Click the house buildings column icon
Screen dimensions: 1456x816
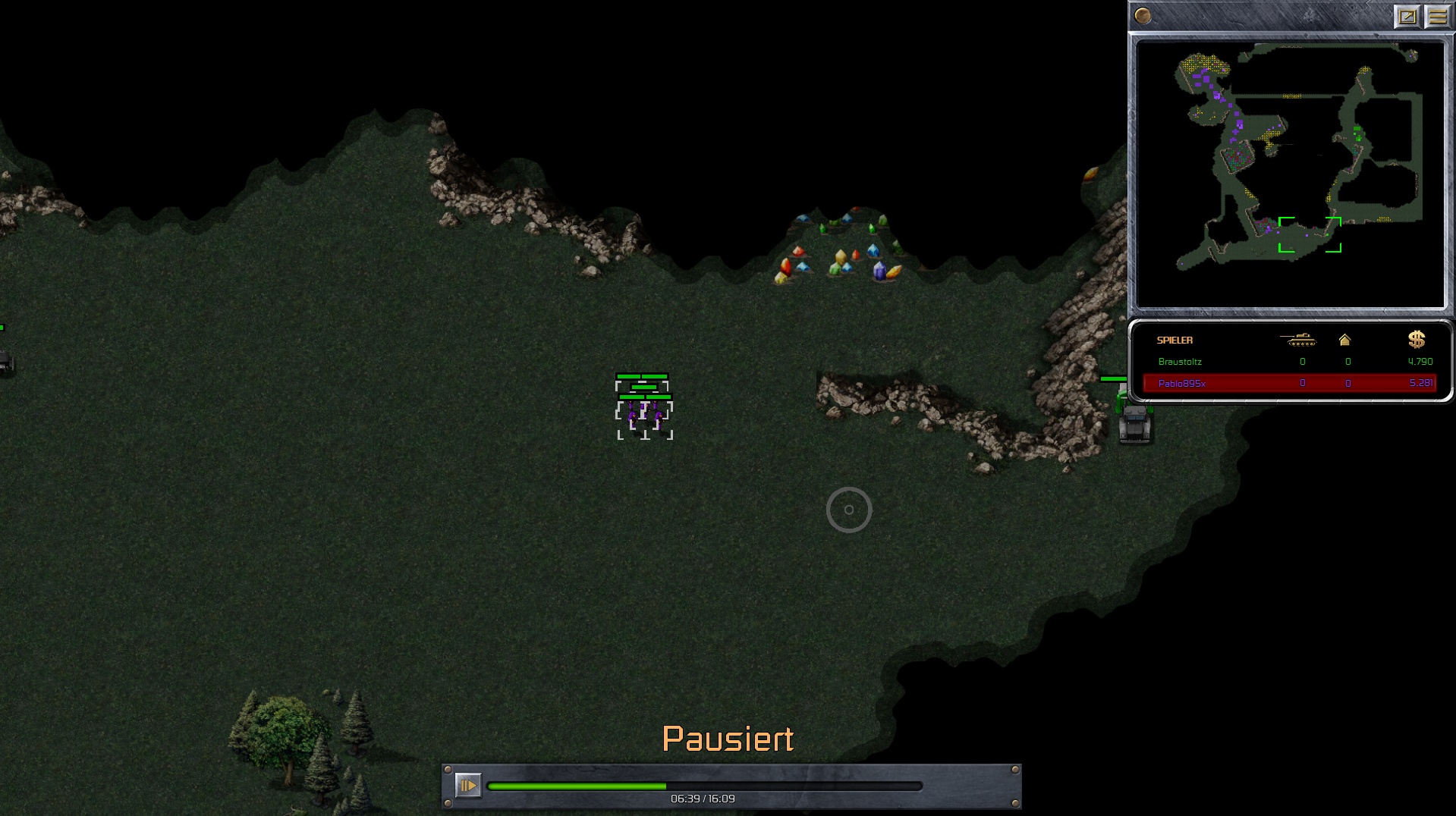click(1344, 340)
